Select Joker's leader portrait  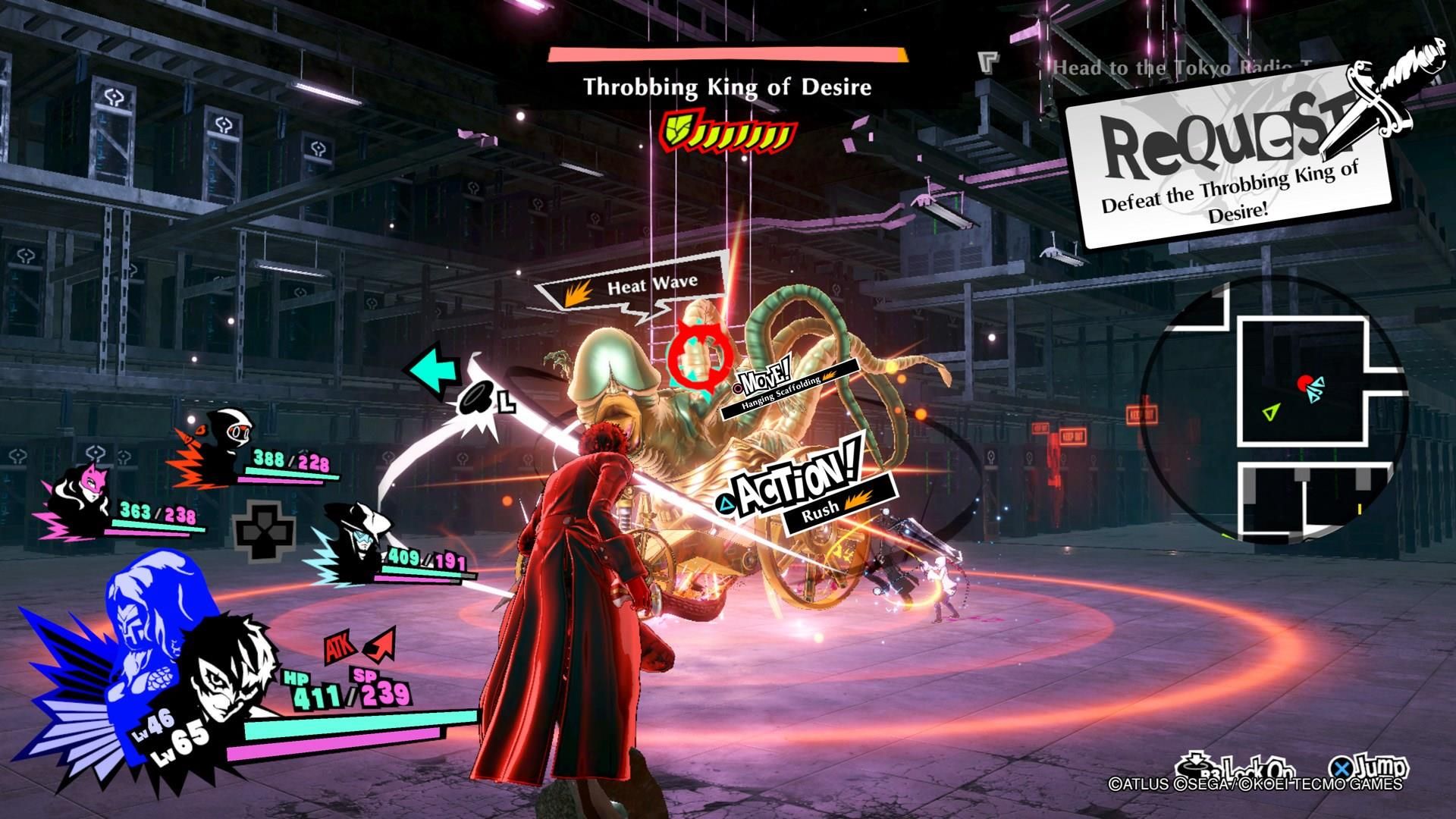tap(227, 675)
